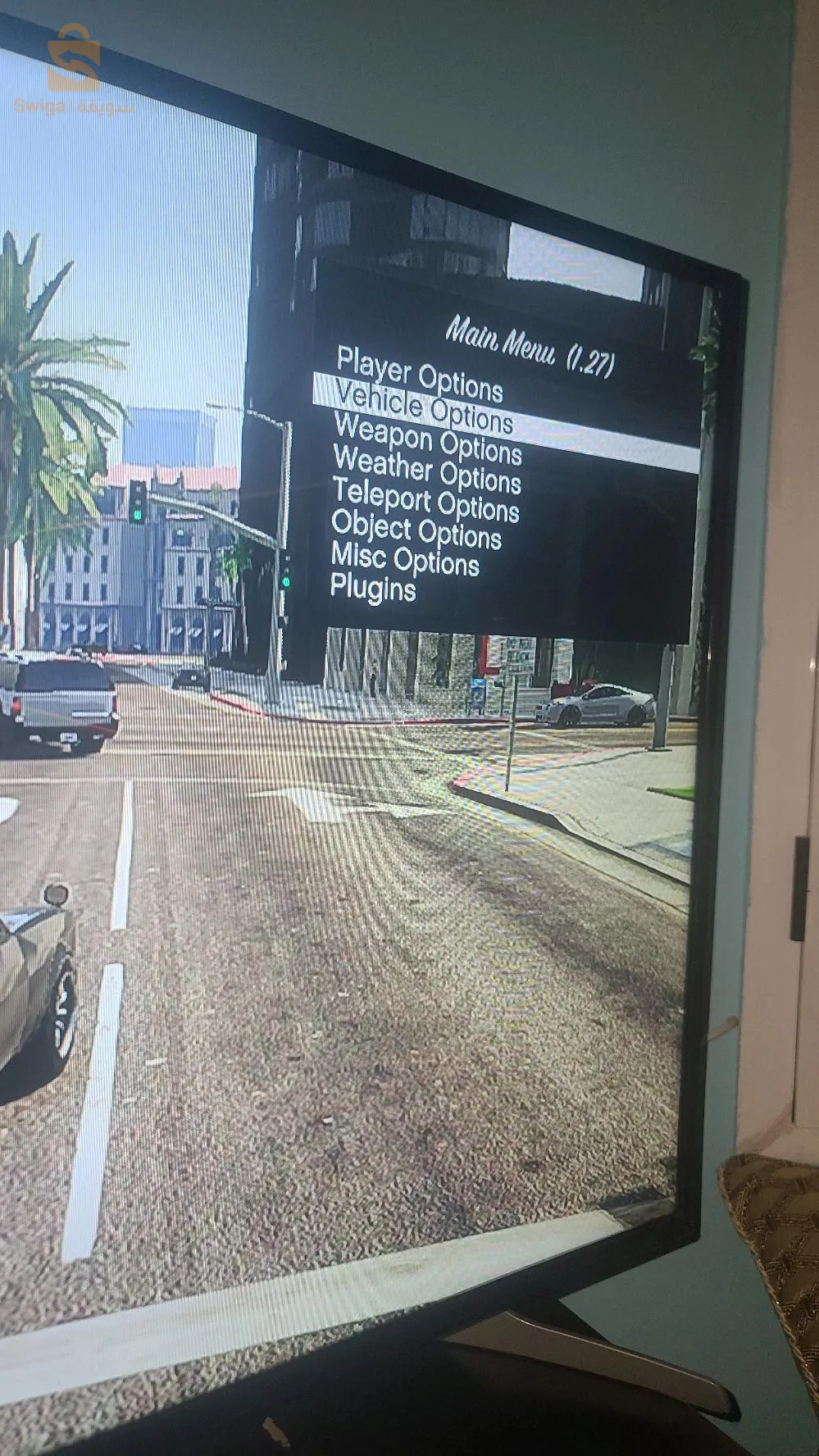Select the highlighted Vehicle Options entry
The image size is (819, 1456).
[424, 407]
